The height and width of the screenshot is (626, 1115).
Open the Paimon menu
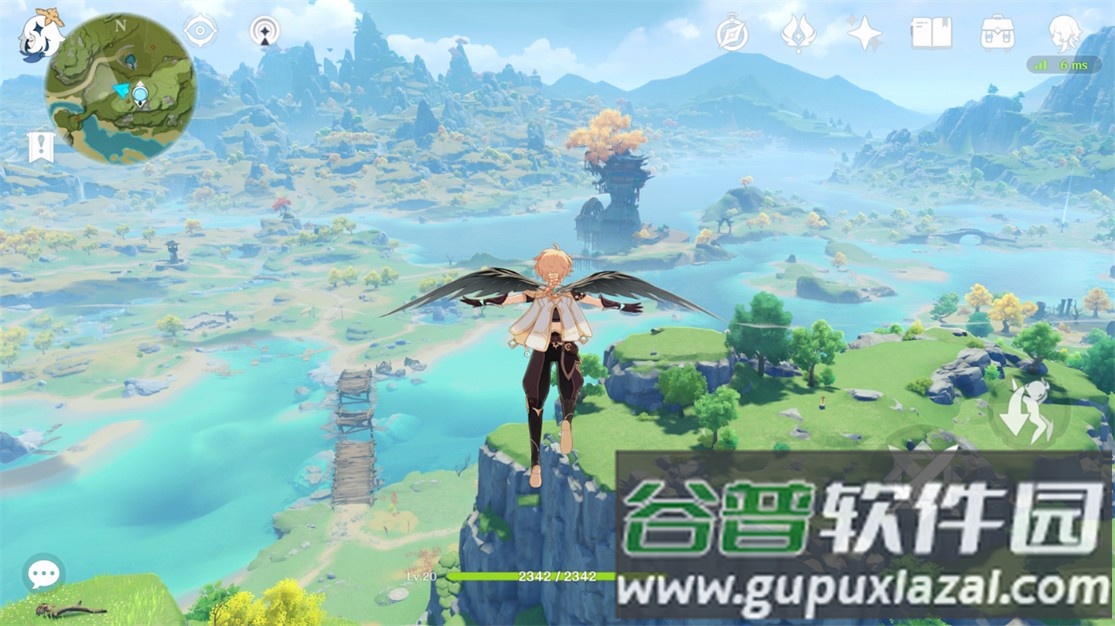click(40, 34)
